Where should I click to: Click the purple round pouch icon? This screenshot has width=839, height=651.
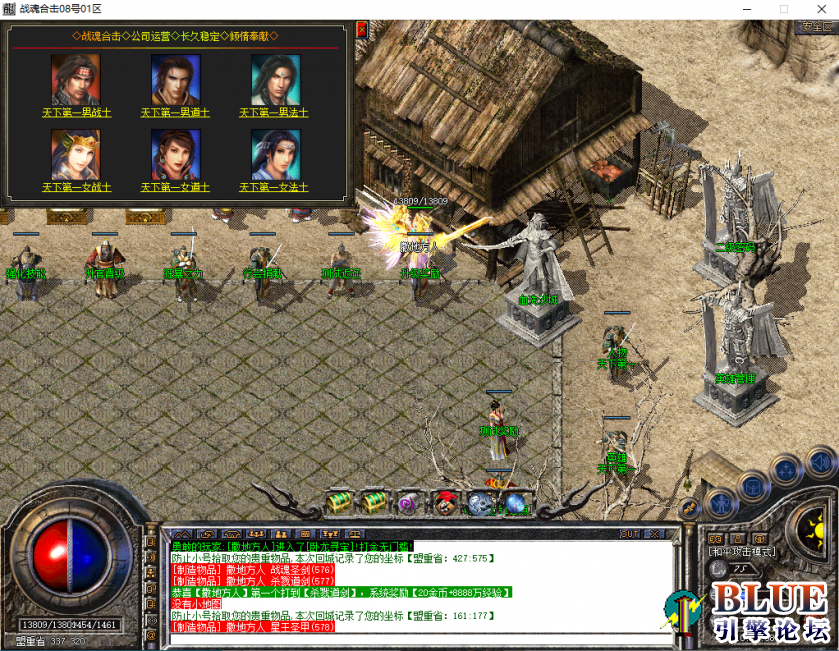click(408, 502)
